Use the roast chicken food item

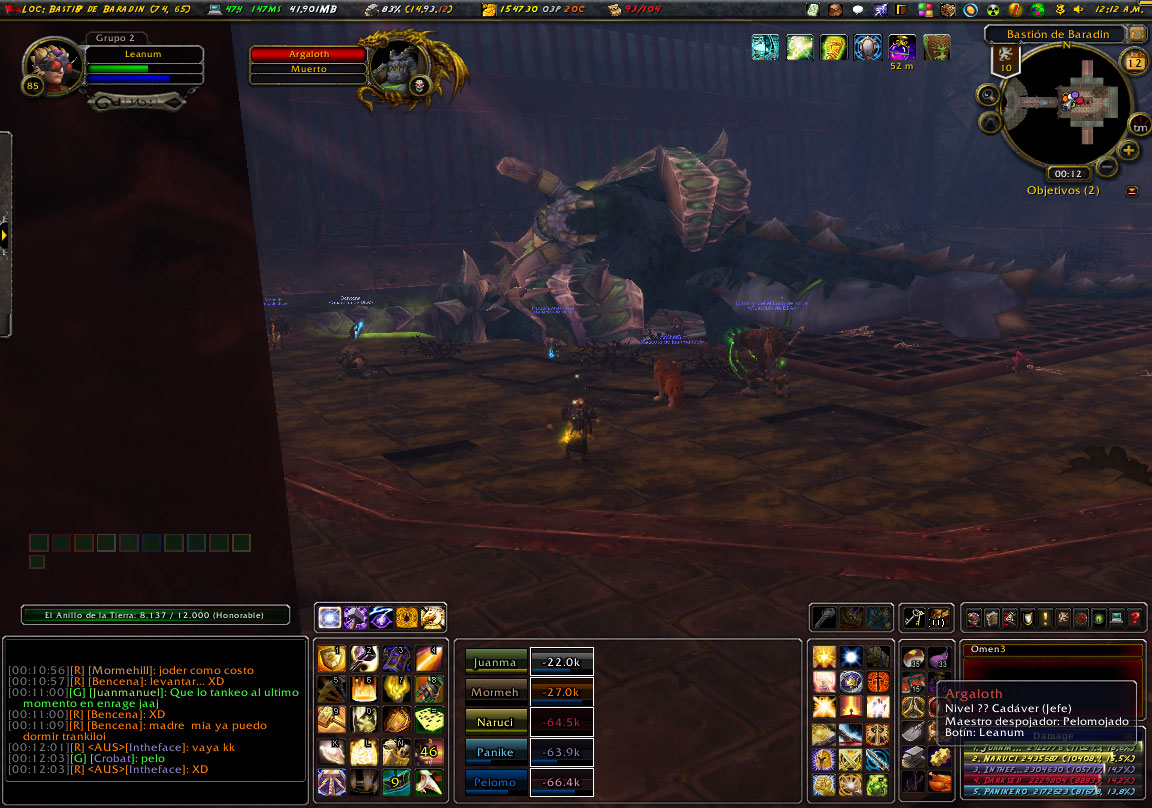pos(938,782)
